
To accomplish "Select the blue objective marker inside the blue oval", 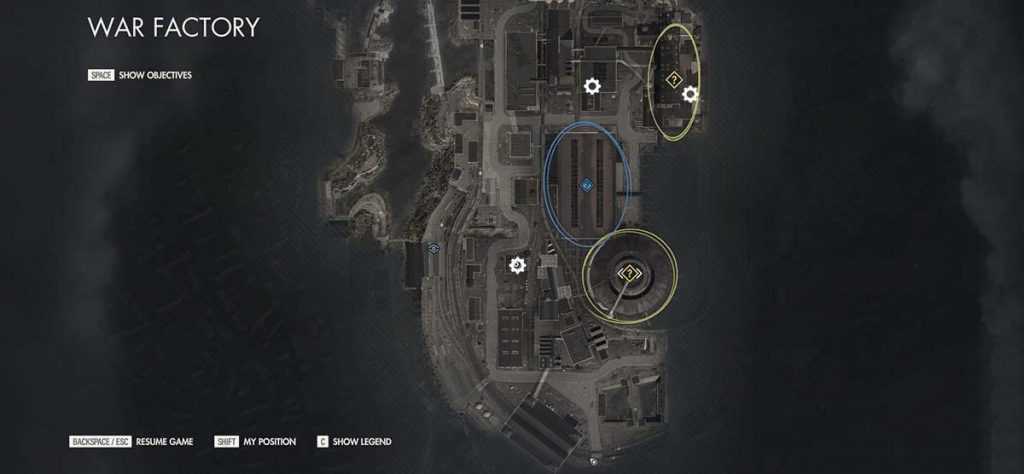I will 586,185.
